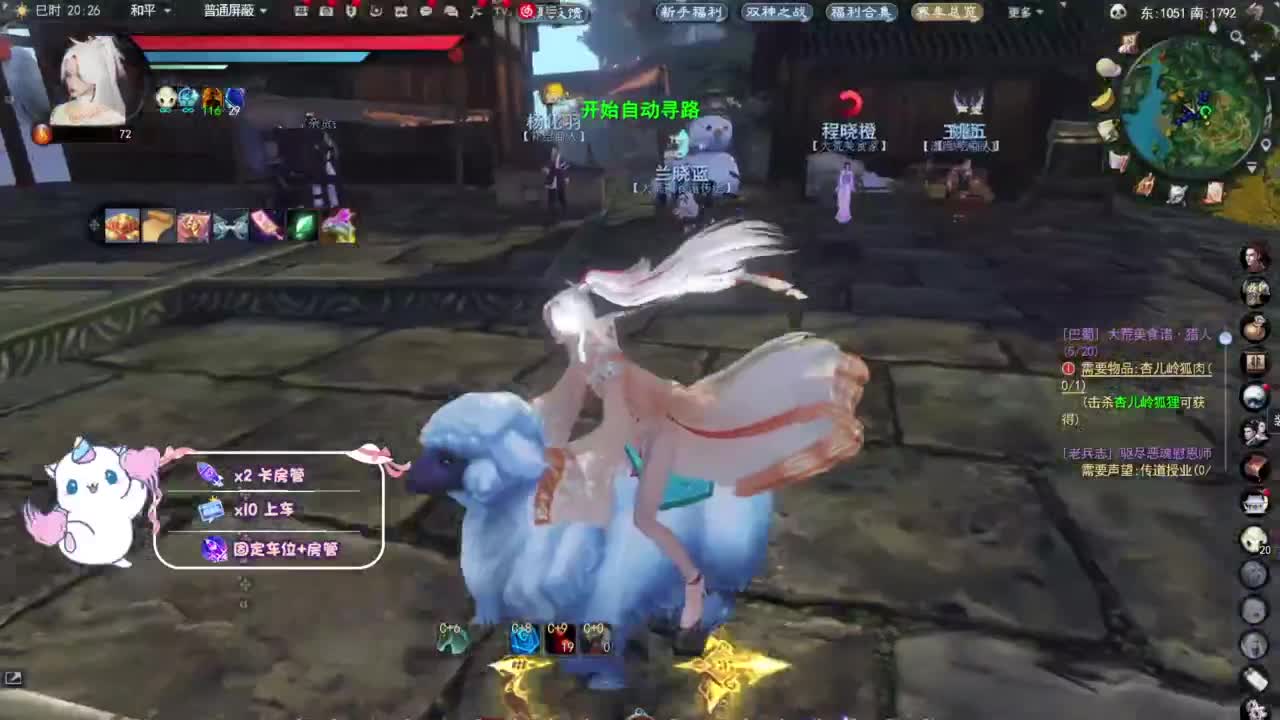1280x720 pixels.
Task: Click the green gem item in the hotbar
Action: [304, 224]
